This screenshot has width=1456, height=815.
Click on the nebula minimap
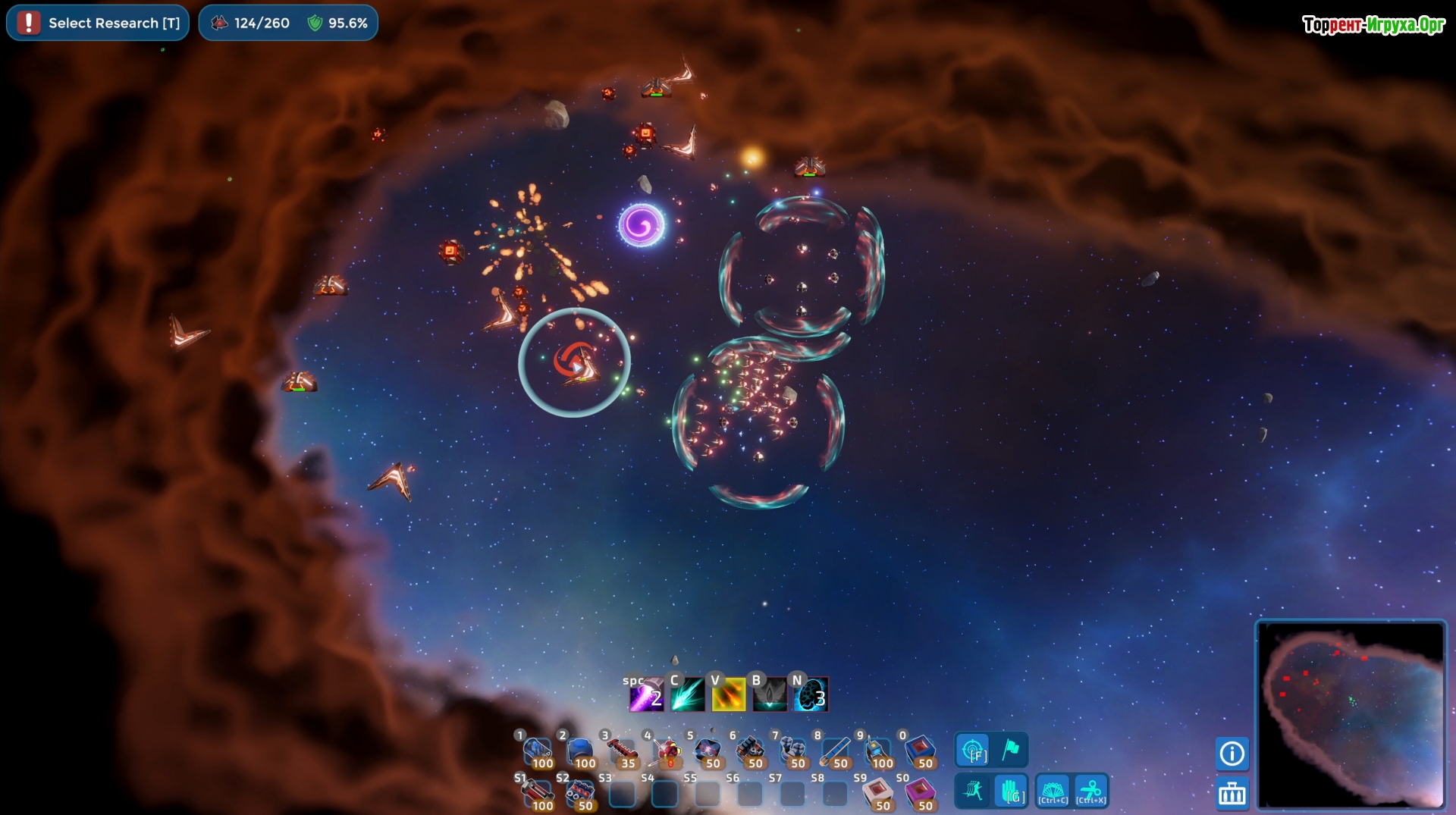[x=1351, y=715]
